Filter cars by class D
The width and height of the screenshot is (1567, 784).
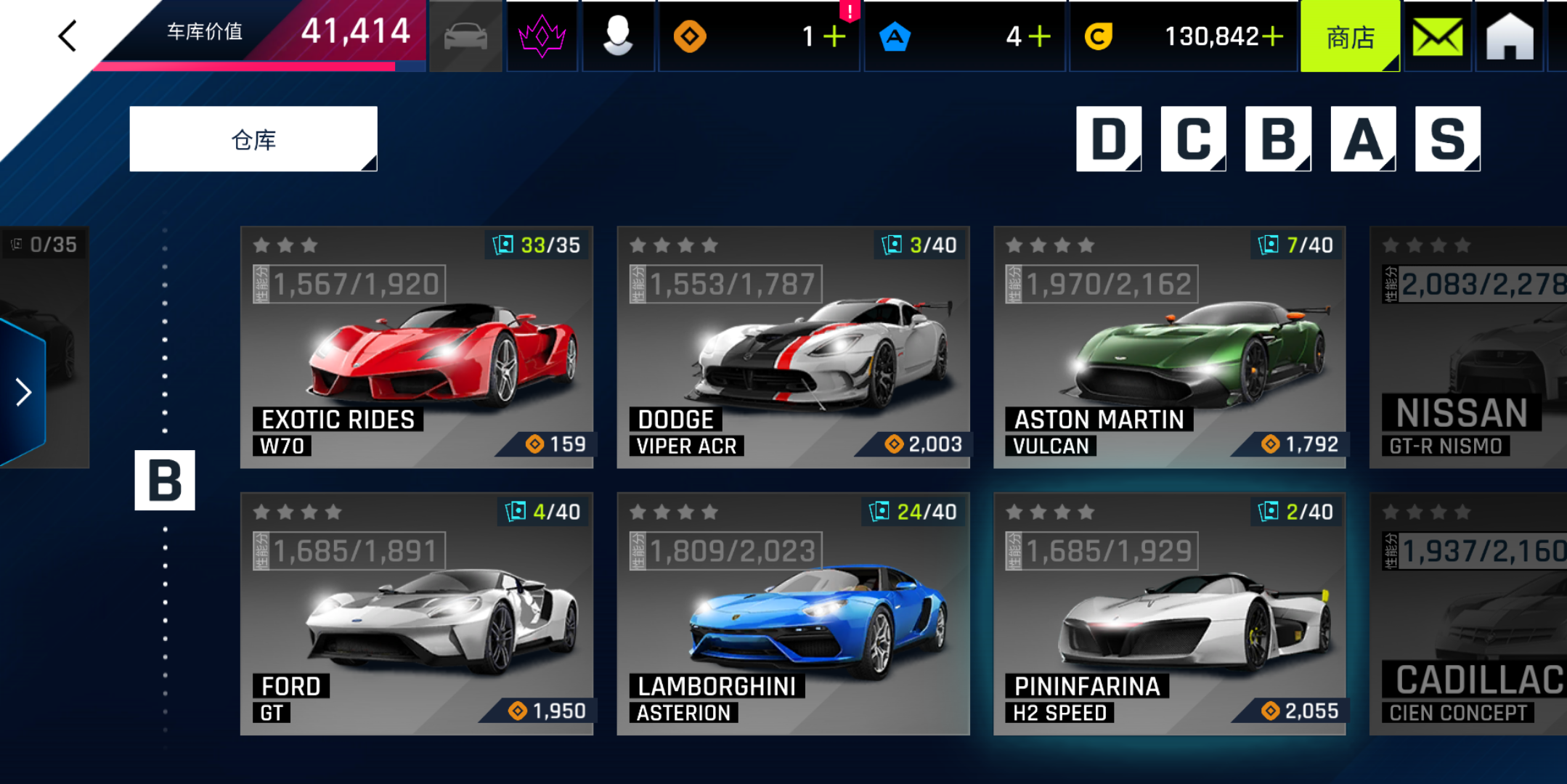tap(1108, 139)
